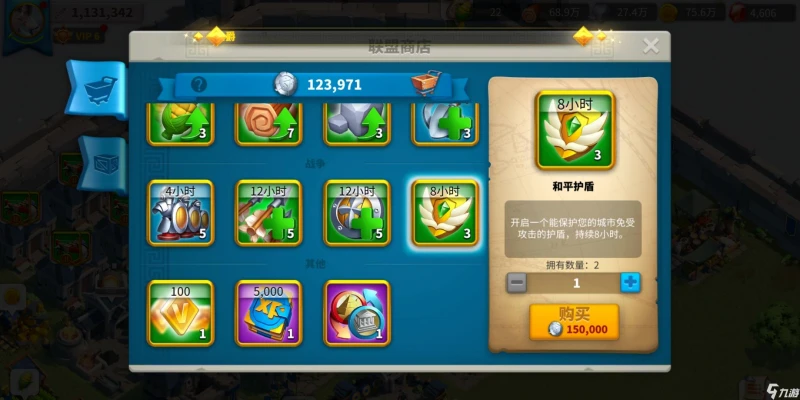Open the shopping cart tab
This screenshot has height=400, width=800.
100,89
